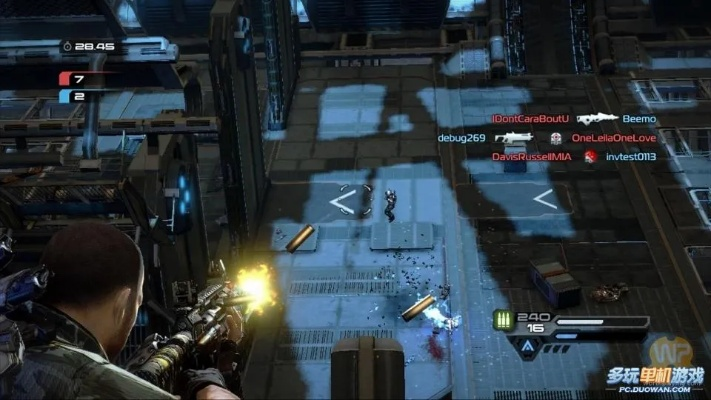Click the green bullets ammo icon
The width and height of the screenshot is (711, 400).
pos(503,321)
